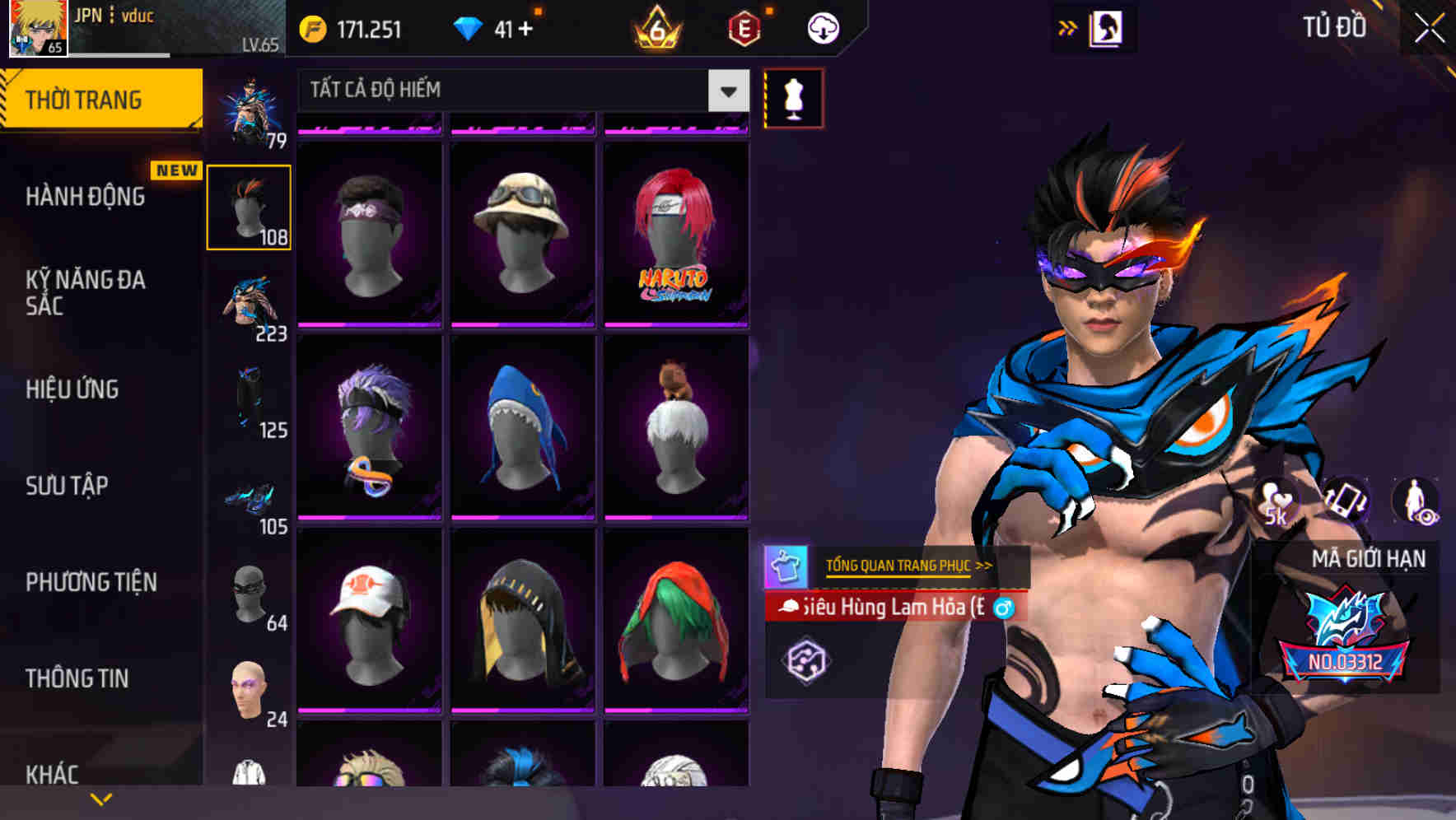1456x820 pixels.
Task: Select the hair category thumbnail showing 108 items
Action: (x=250, y=206)
